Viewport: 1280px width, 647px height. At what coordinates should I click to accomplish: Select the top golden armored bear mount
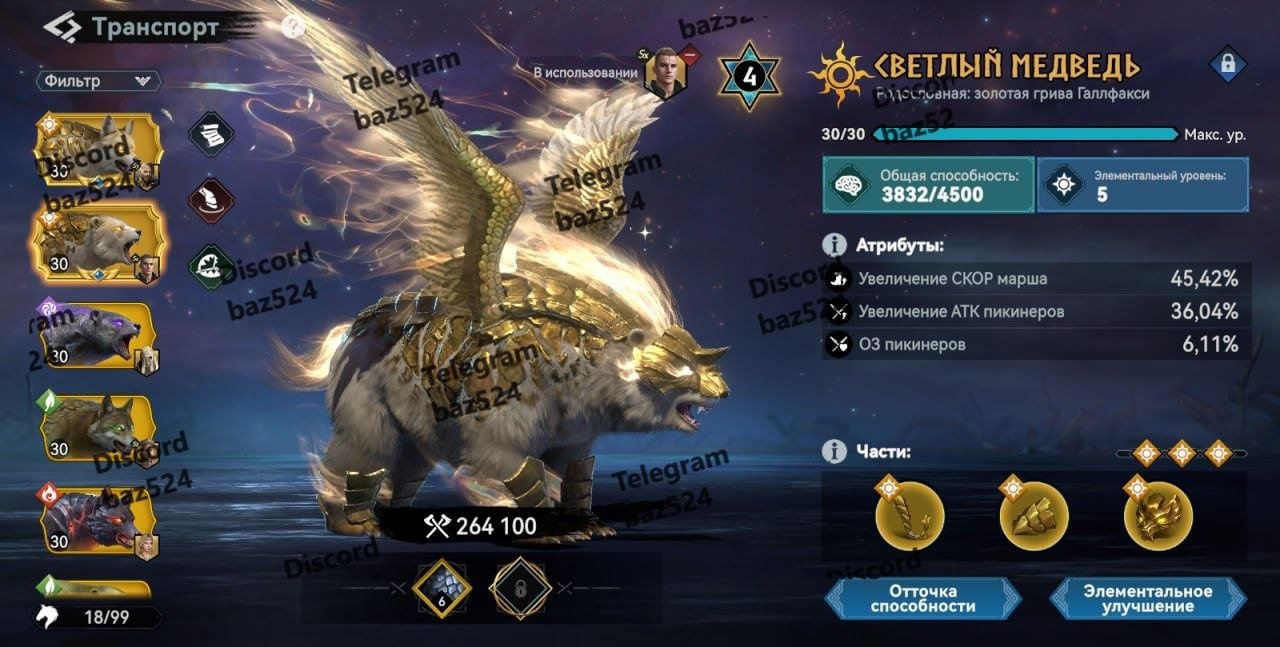(97, 150)
